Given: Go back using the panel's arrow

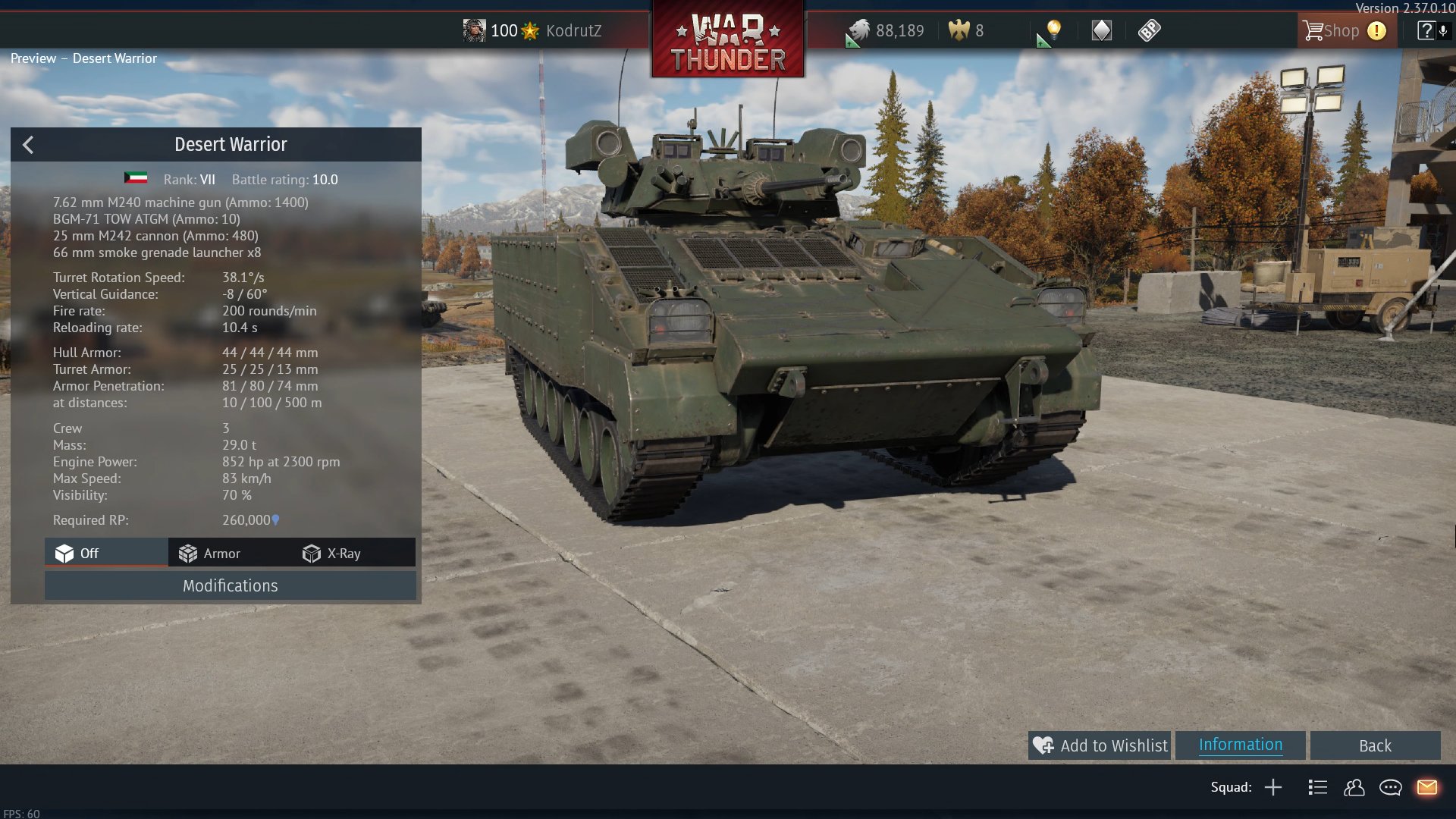Looking at the screenshot, I should [x=28, y=145].
